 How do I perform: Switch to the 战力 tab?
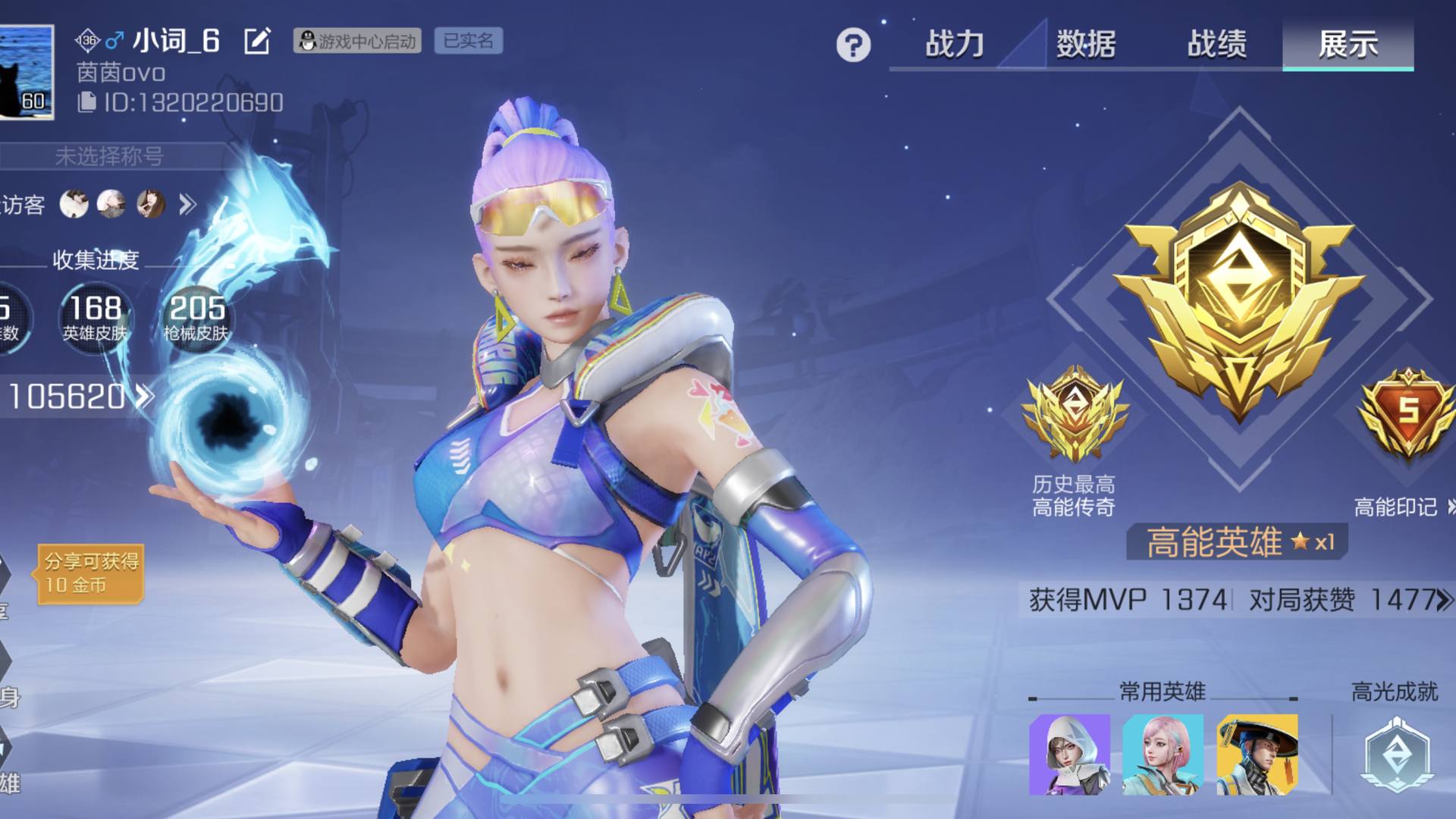pos(954,44)
